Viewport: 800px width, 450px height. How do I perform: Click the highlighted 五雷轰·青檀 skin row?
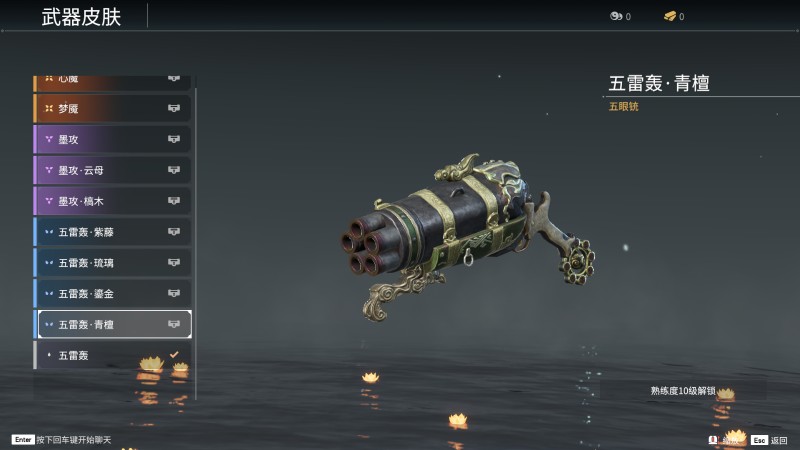coord(112,324)
